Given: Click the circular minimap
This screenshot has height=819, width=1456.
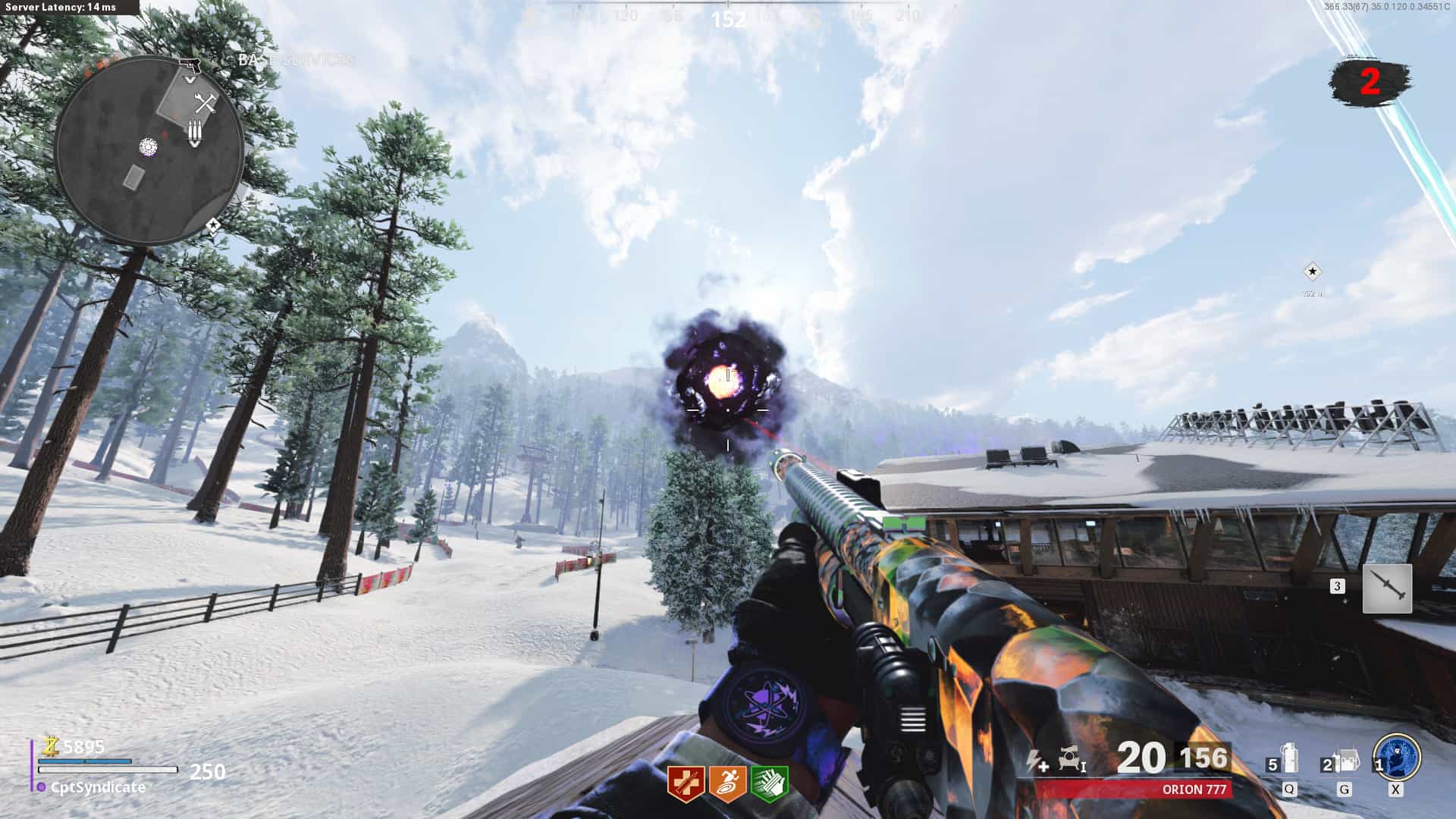Looking at the screenshot, I should [149, 149].
